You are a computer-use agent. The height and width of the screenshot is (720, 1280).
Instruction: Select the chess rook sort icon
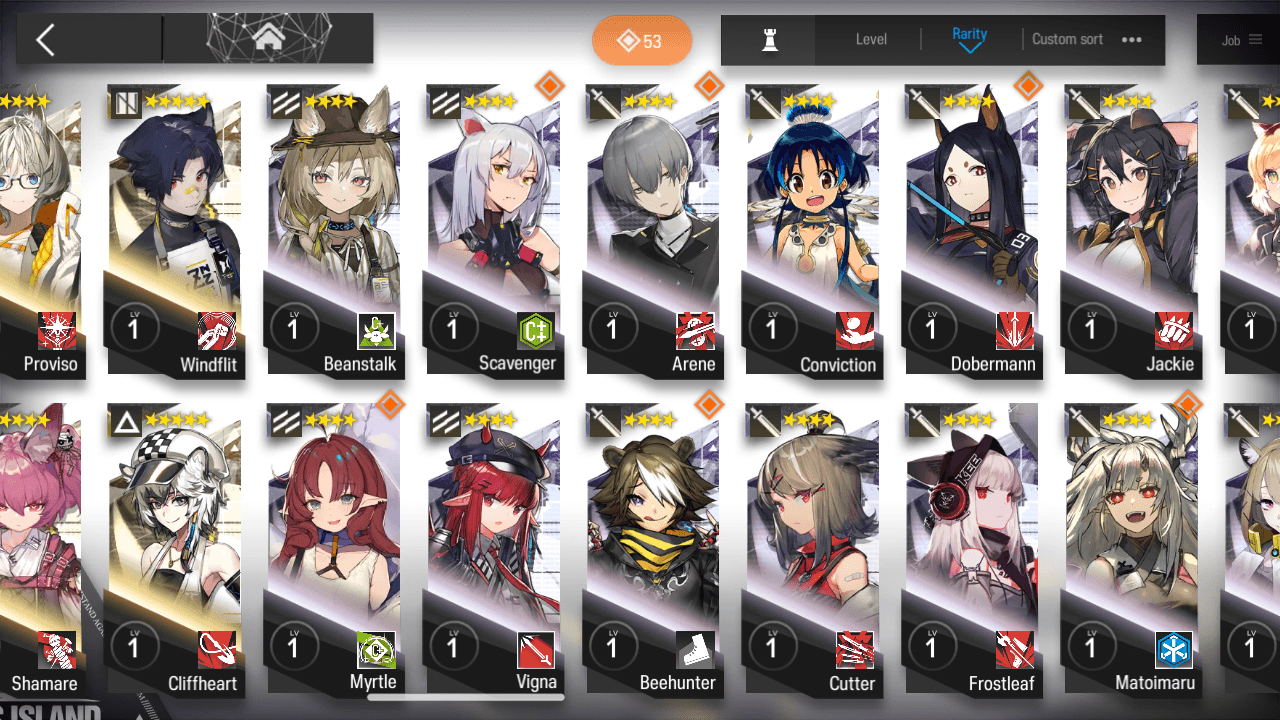(x=769, y=40)
